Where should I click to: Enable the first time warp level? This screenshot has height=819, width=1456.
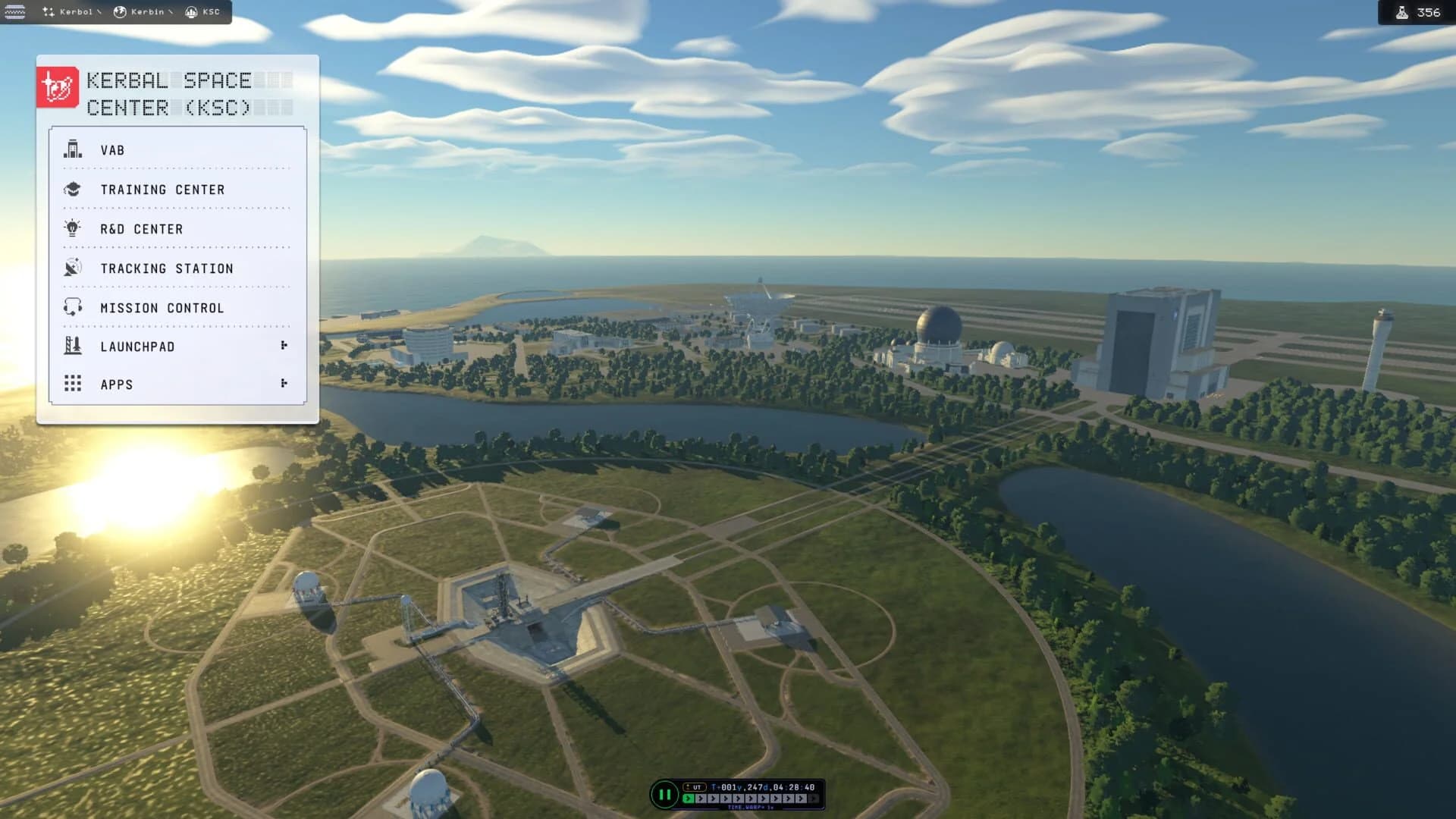pyautogui.click(x=688, y=798)
